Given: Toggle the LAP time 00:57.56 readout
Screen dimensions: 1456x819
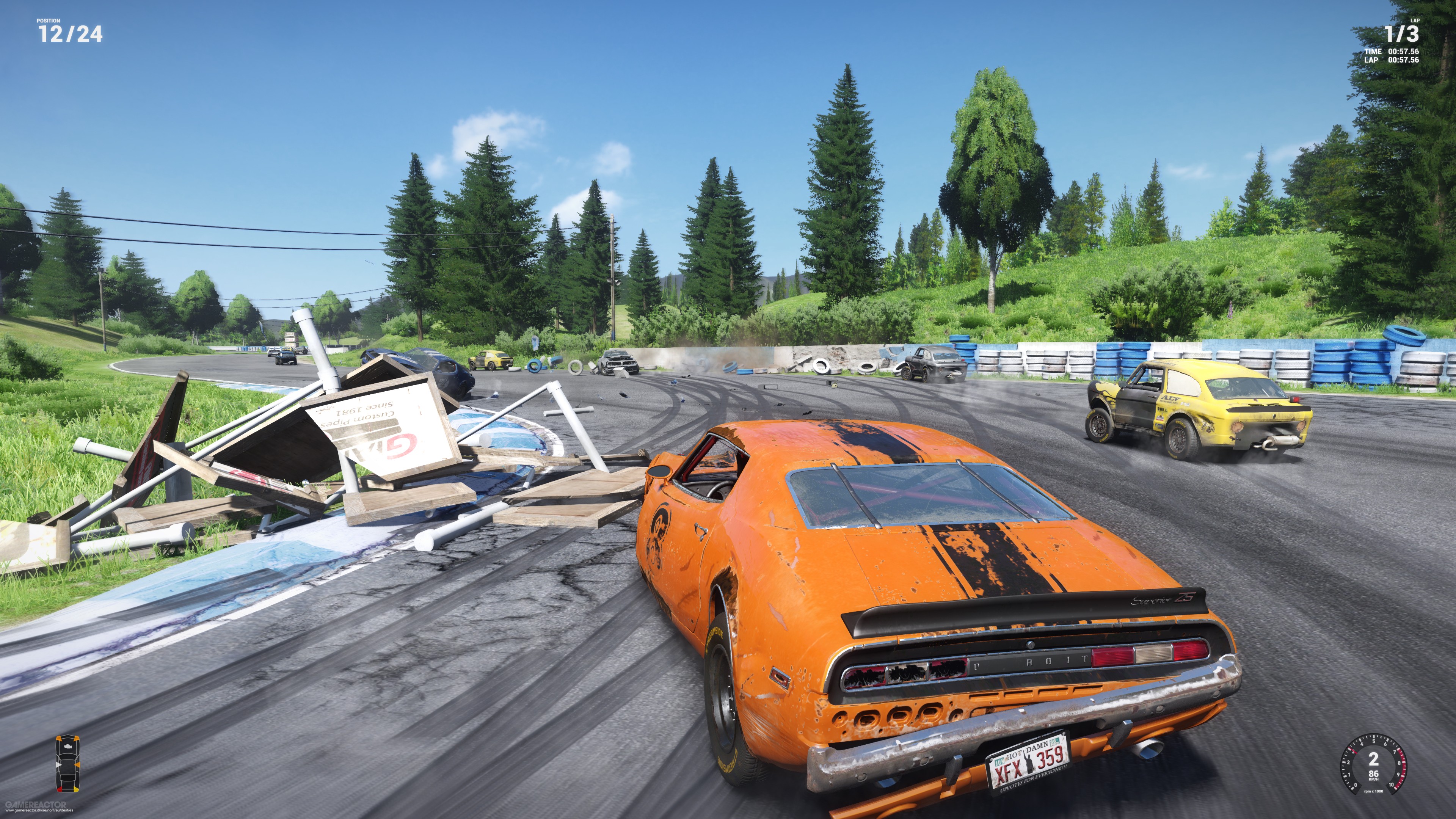Looking at the screenshot, I should point(1404,61).
